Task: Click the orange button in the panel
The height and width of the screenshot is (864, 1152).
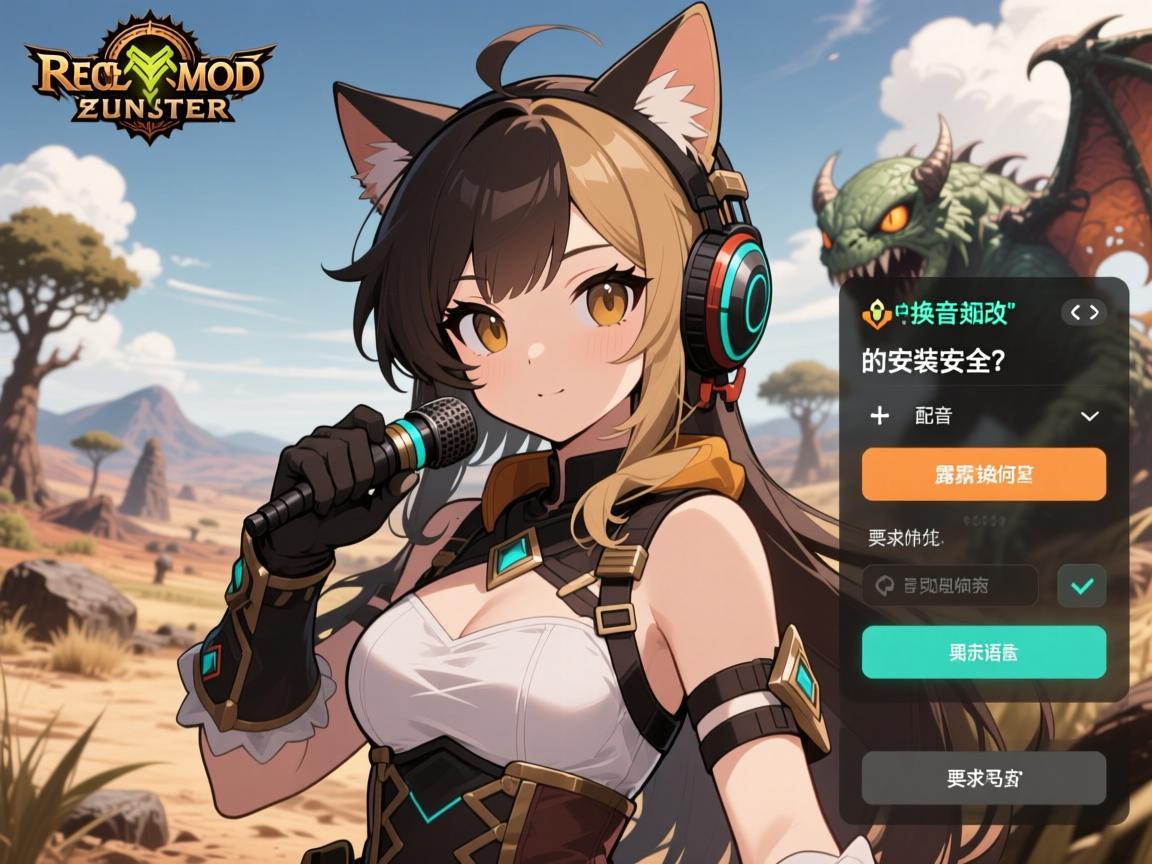Action: (x=983, y=474)
